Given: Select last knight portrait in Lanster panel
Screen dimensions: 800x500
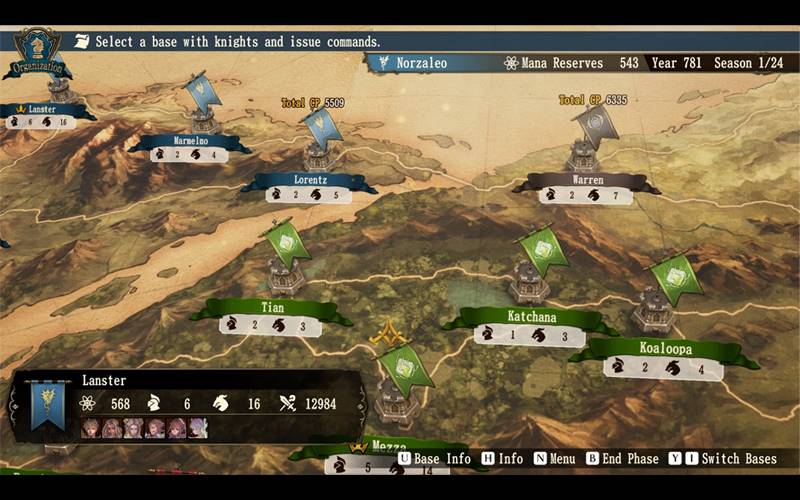Looking at the screenshot, I should tap(199, 428).
